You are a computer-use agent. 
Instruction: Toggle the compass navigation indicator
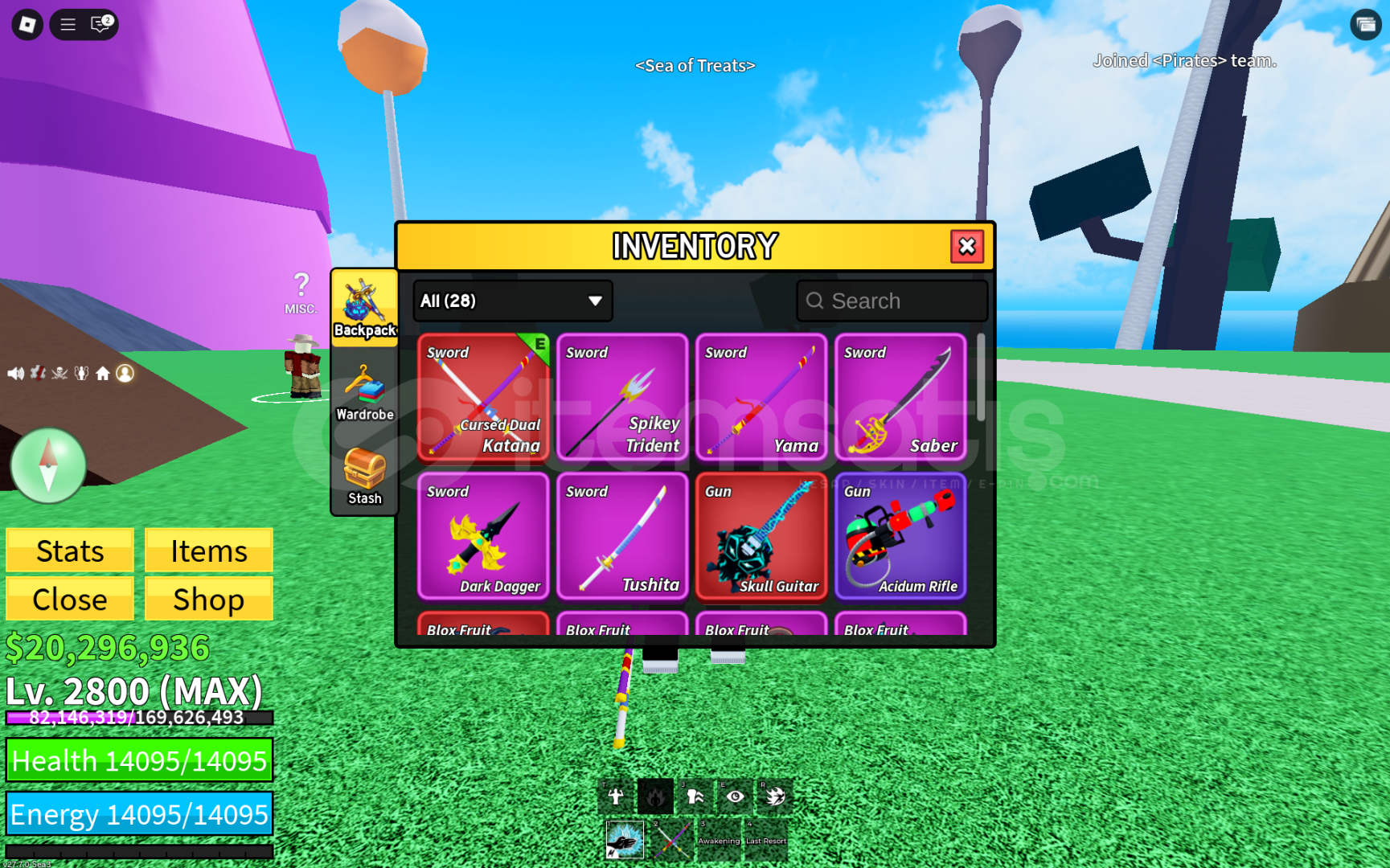pyautogui.click(x=48, y=466)
